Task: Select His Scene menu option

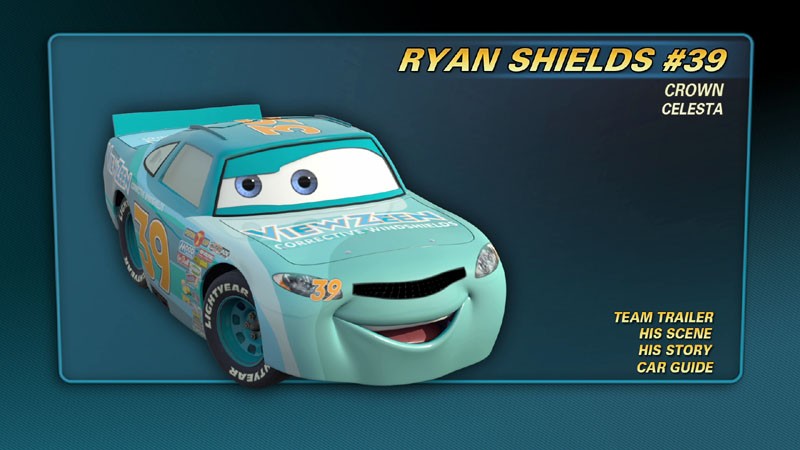Action: coord(677,334)
